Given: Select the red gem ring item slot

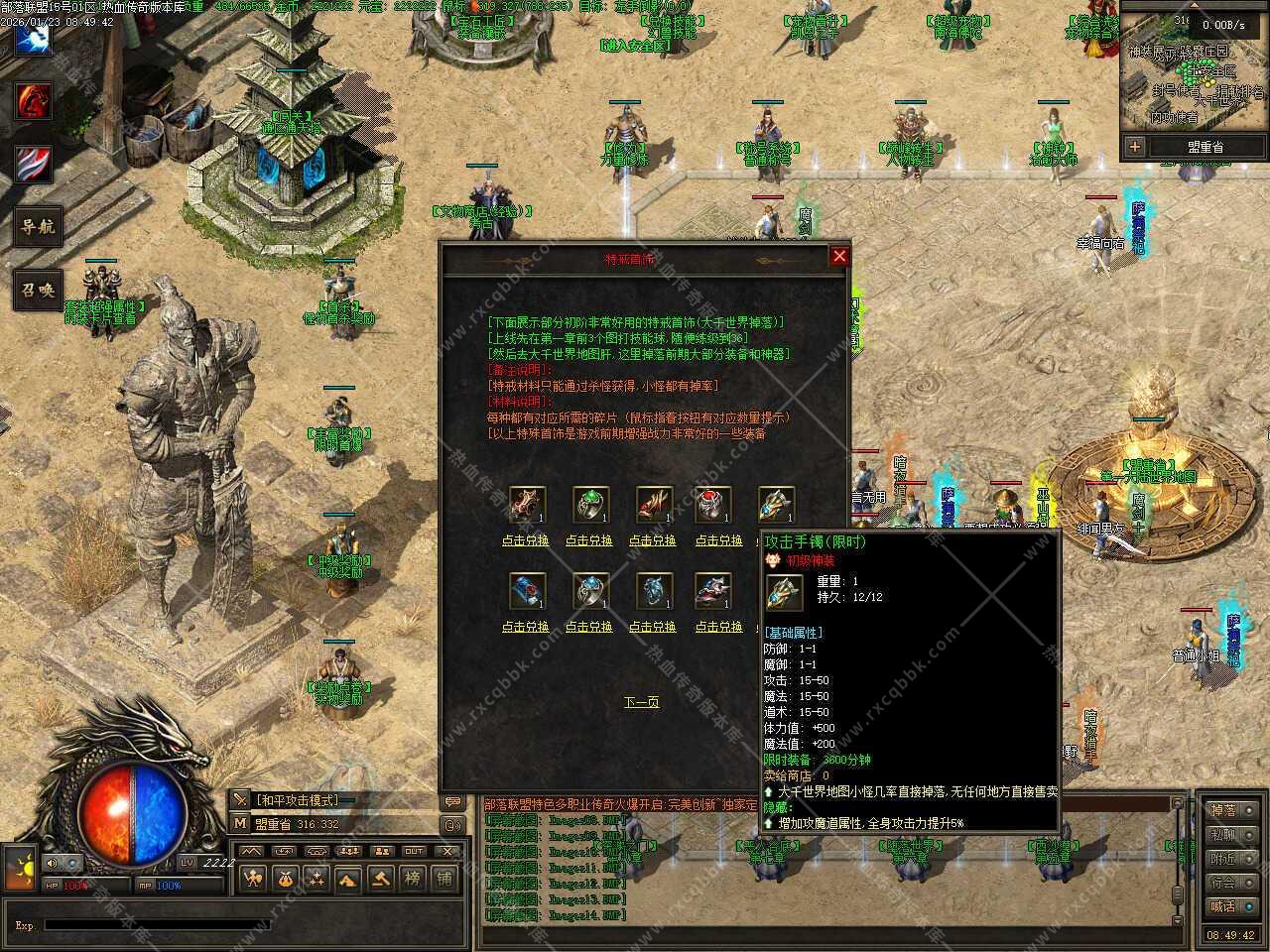Looking at the screenshot, I should tap(712, 505).
